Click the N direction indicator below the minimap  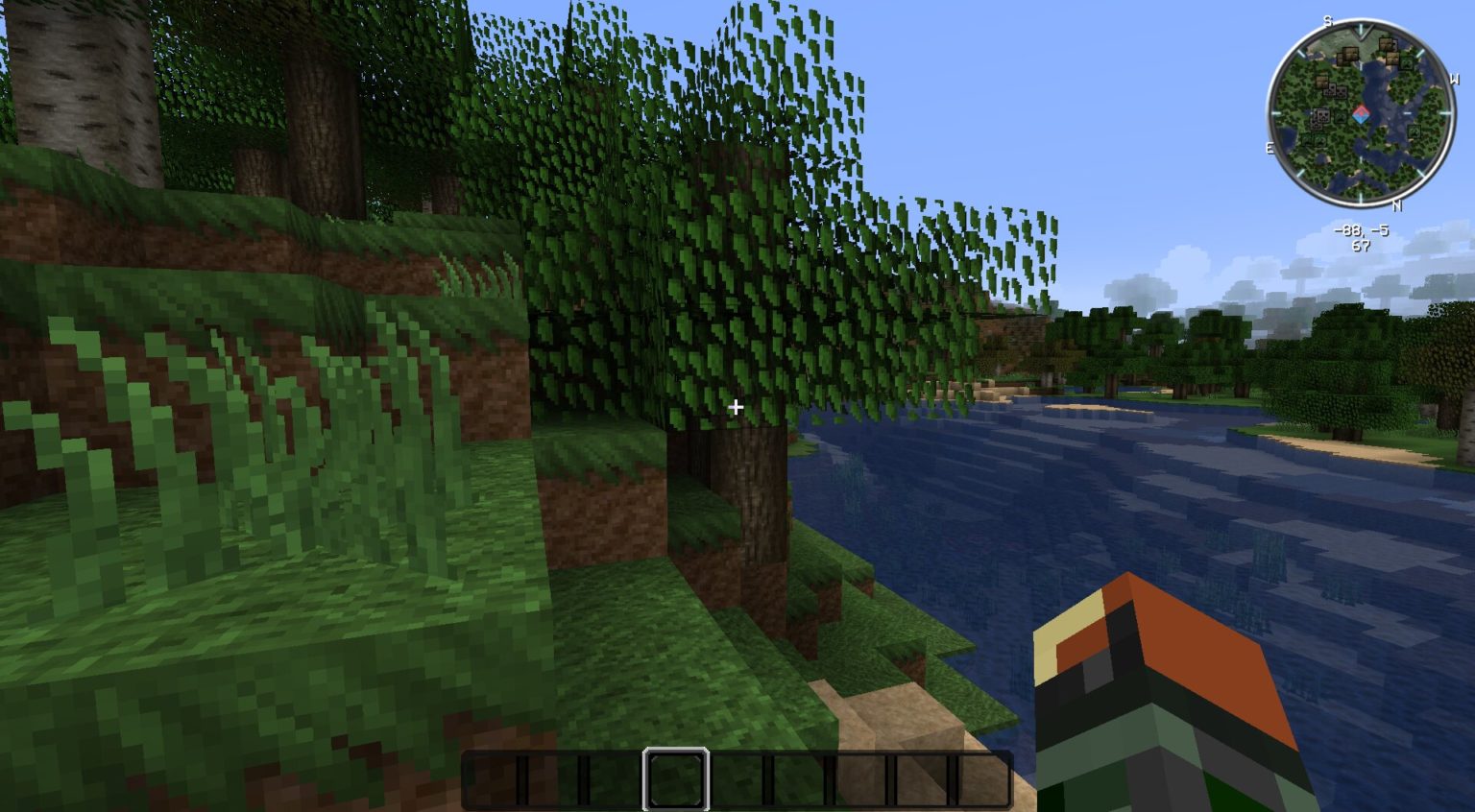1395,205
